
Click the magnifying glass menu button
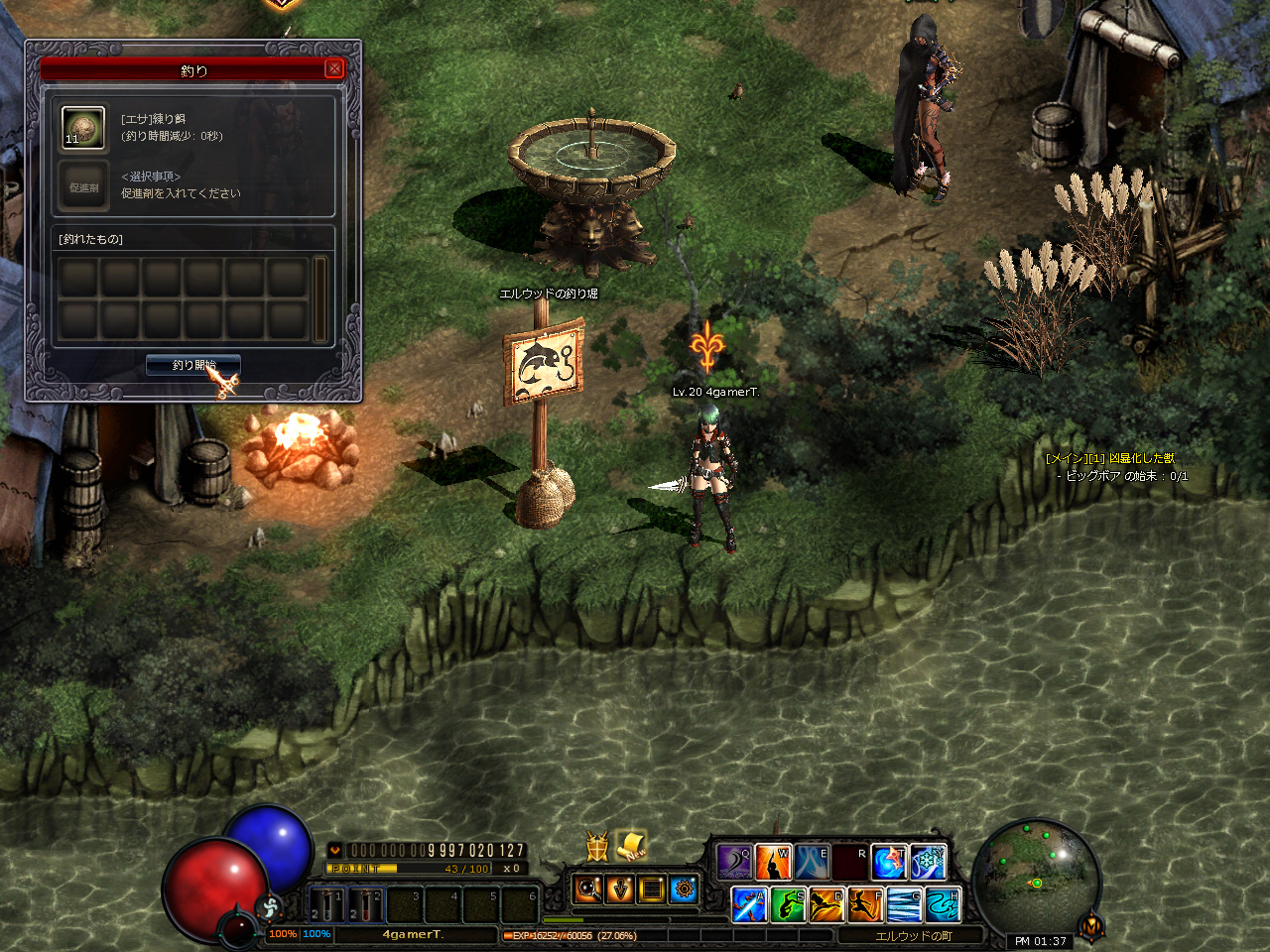click(x=588, y=889)
